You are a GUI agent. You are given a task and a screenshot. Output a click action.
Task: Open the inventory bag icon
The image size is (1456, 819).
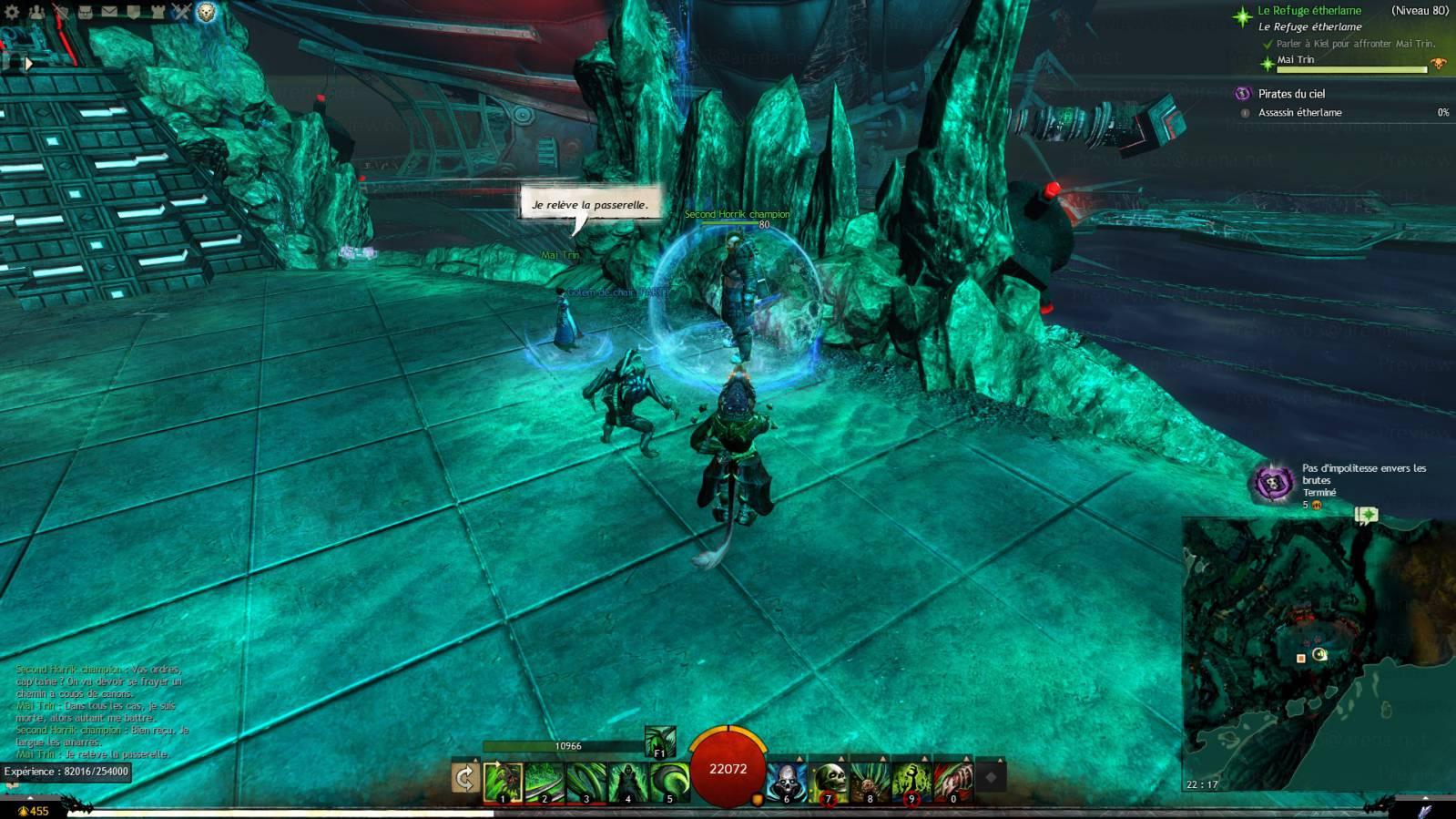(85, 12)
